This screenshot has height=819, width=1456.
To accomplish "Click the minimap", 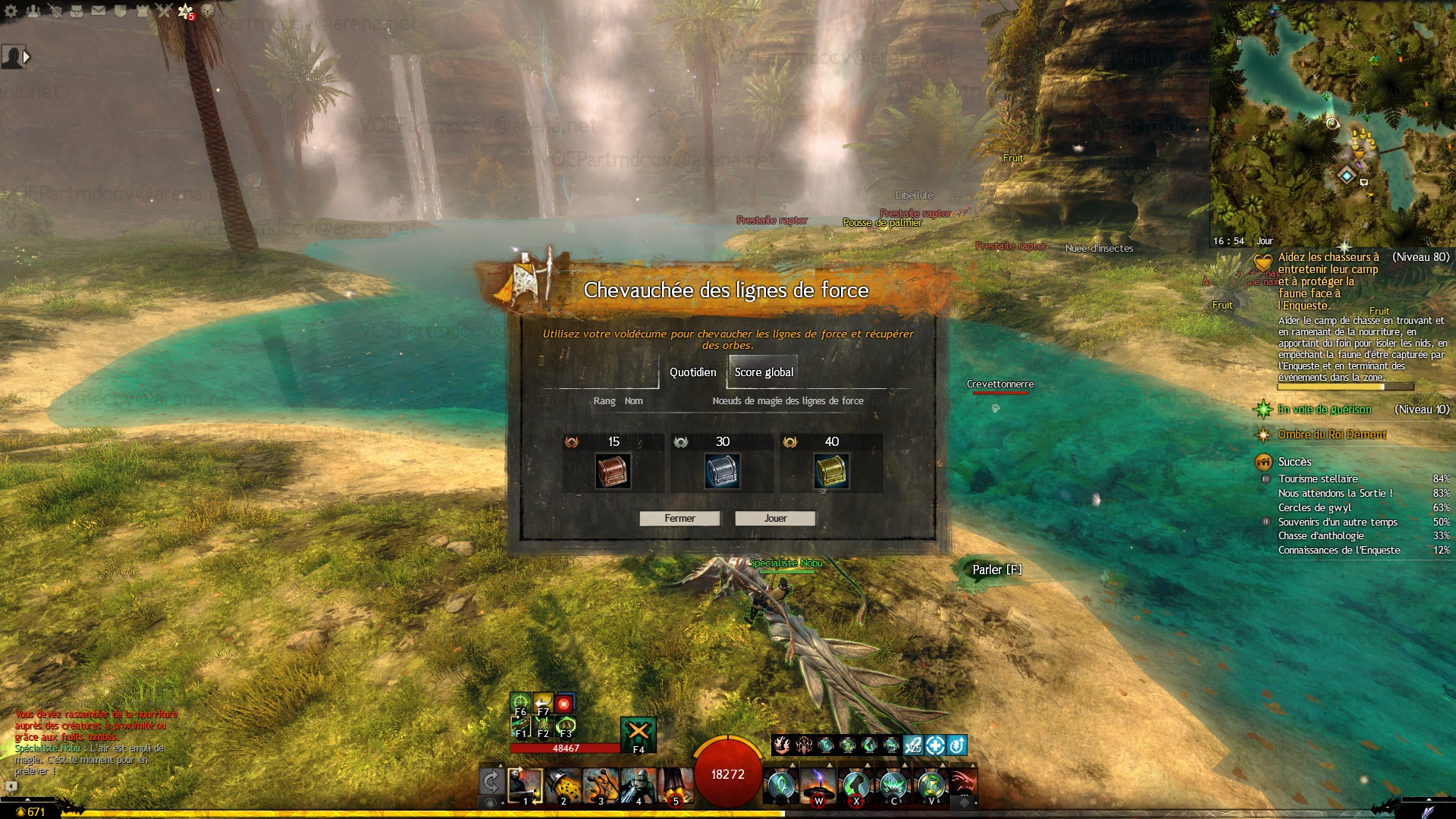I will [x=1332, y=121].
